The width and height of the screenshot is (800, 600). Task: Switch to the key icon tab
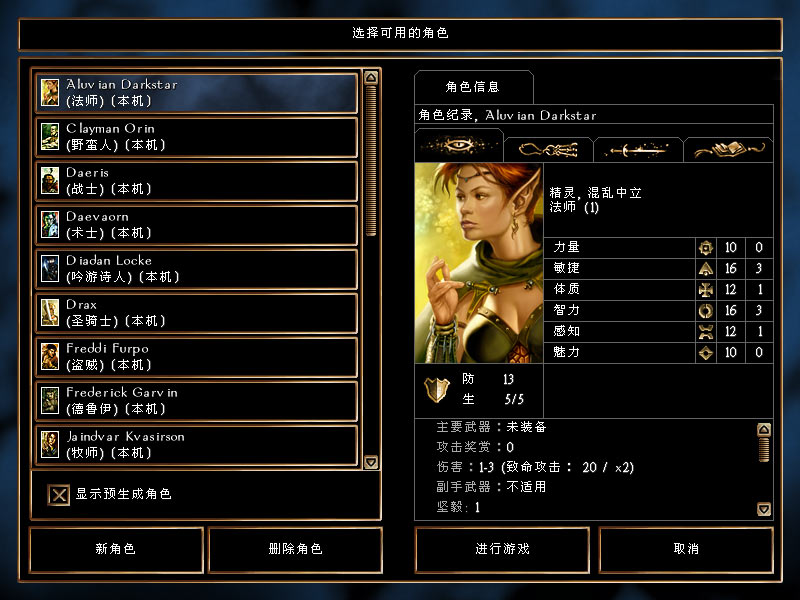(x=548, y=149)
